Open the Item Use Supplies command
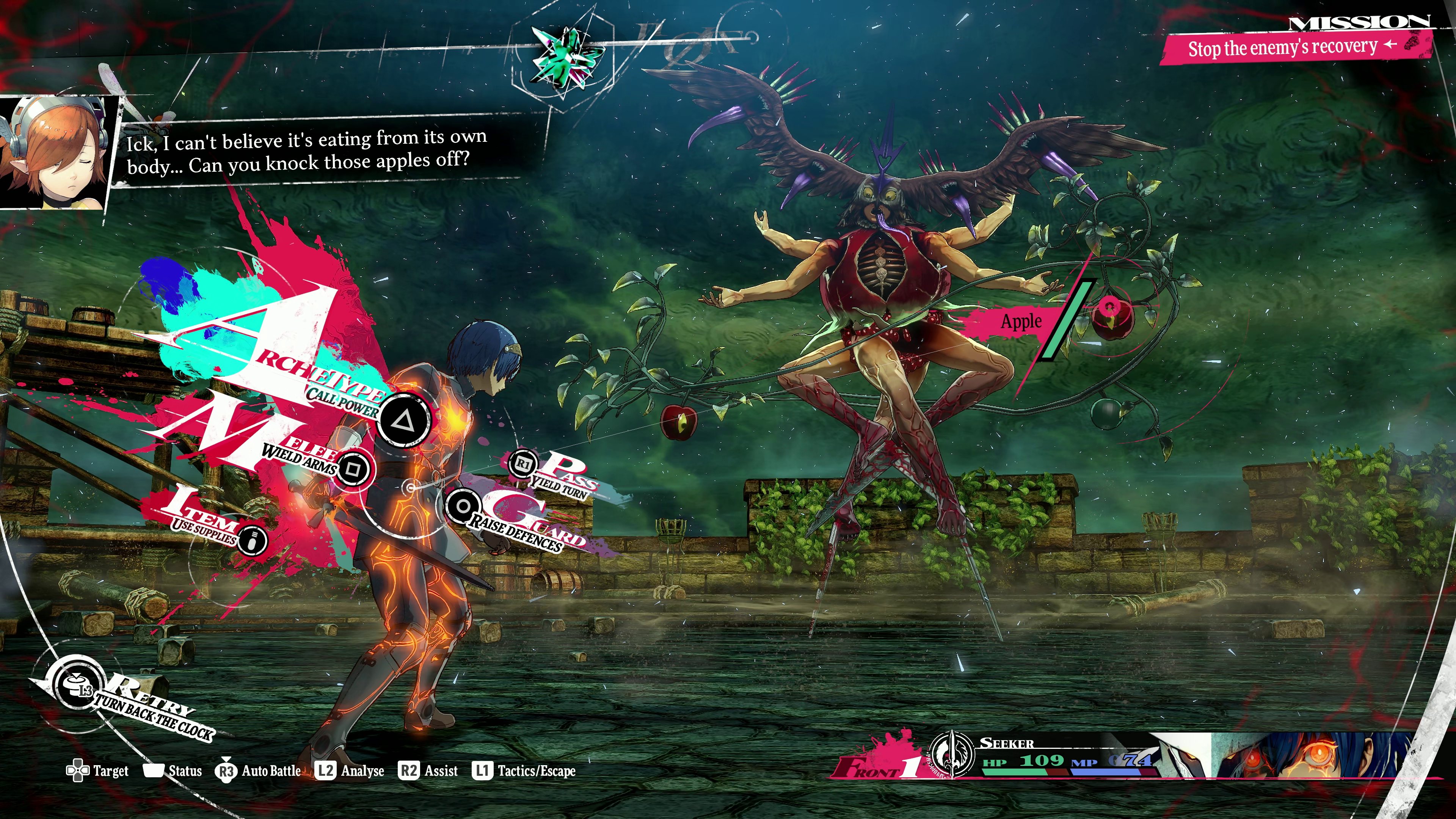Viewport: 1456px width, 819px height. 252,540
